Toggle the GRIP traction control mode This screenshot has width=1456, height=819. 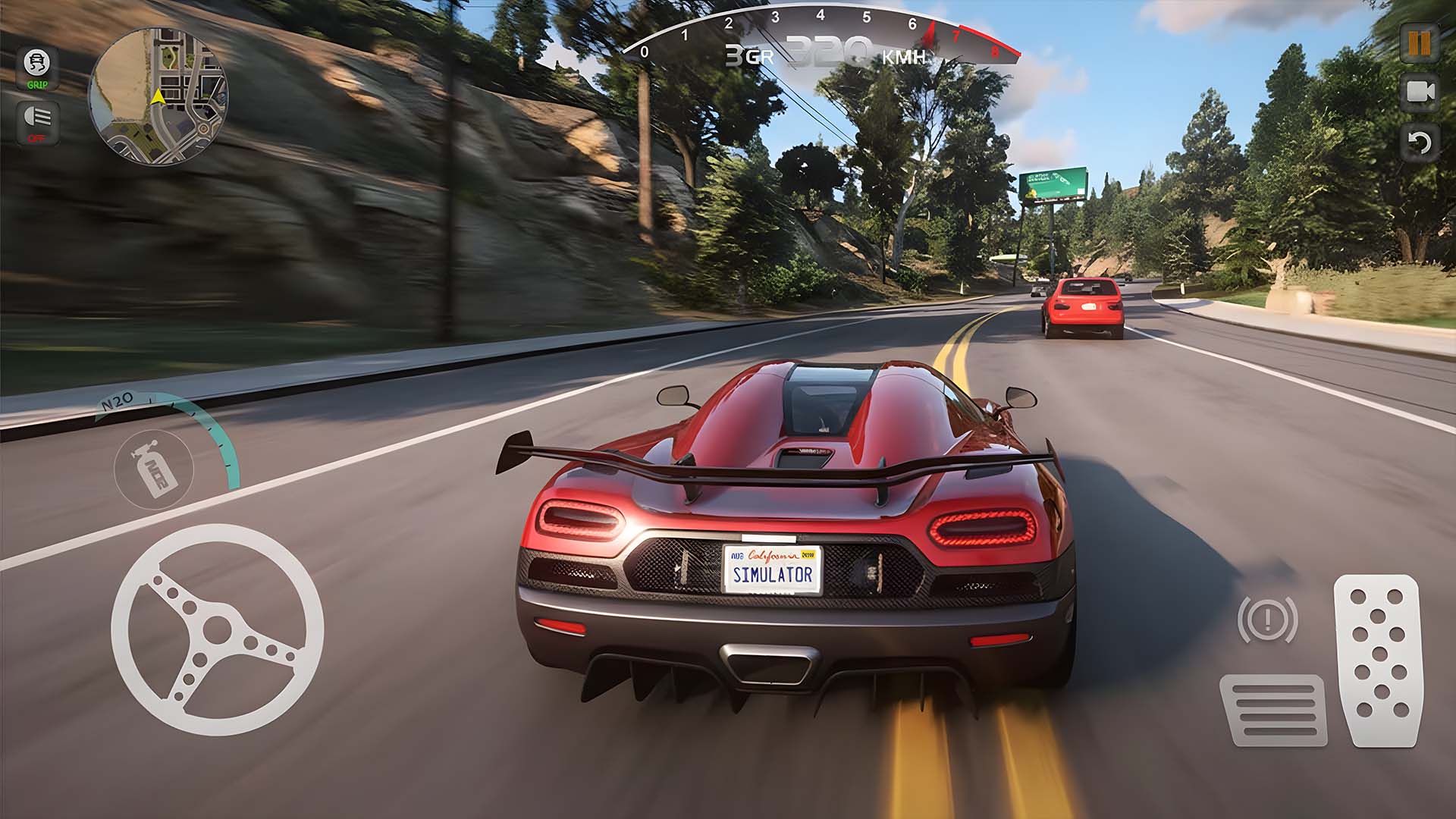coord(36,68)
